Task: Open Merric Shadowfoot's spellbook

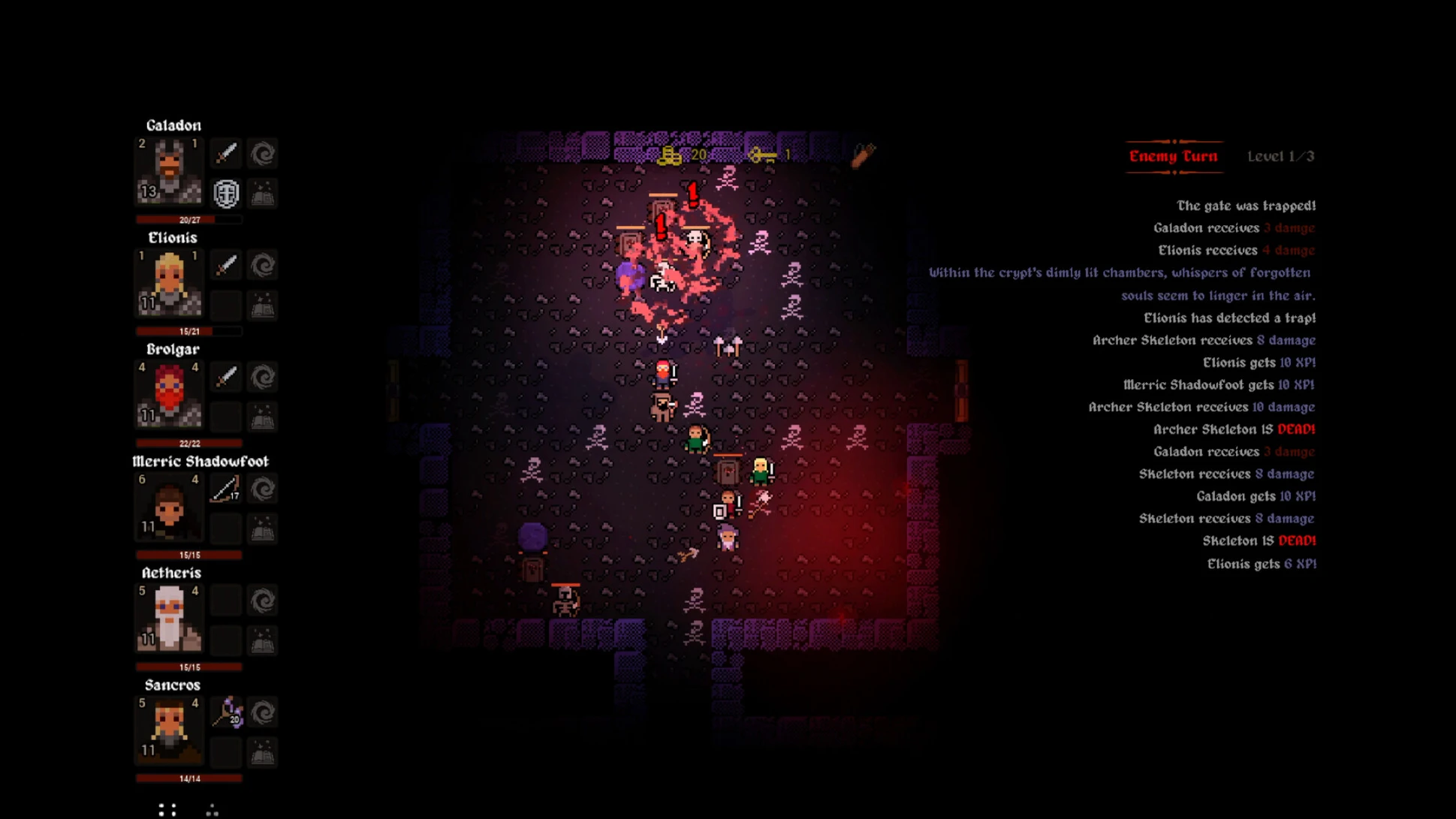Action: [263, 528]
